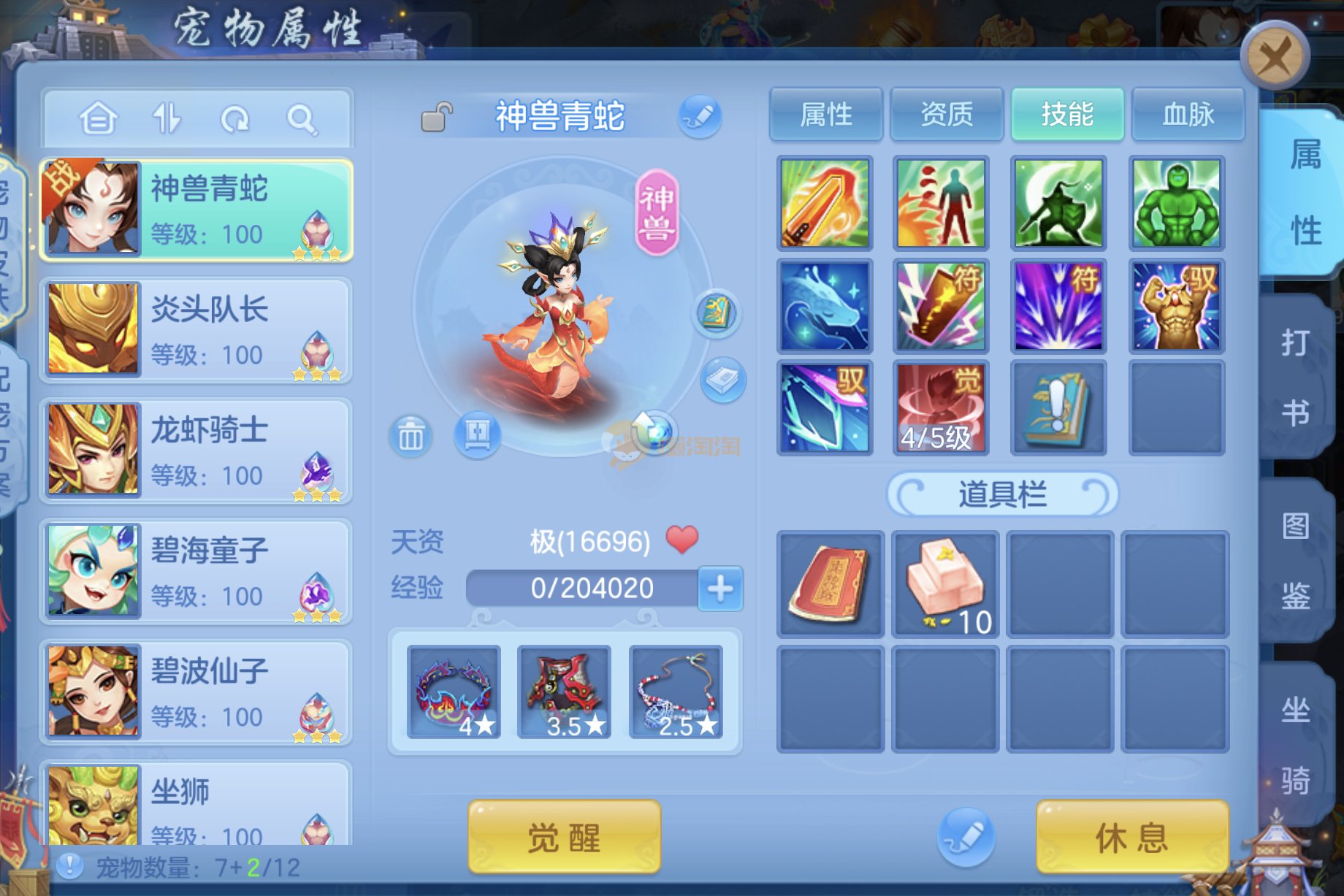Inspect the 4-star flame ring equipment
Image resolution: width=1344 pixels, height=896 pixels.
454,692
